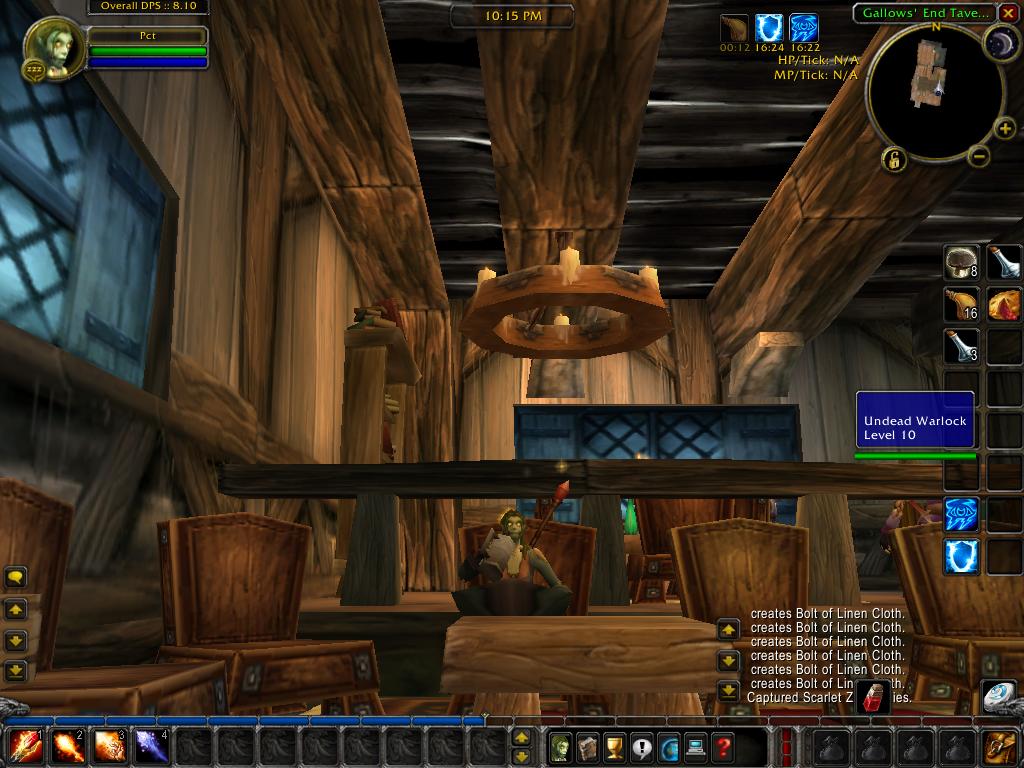Open the character info micro button

click(x=561, y=746)
